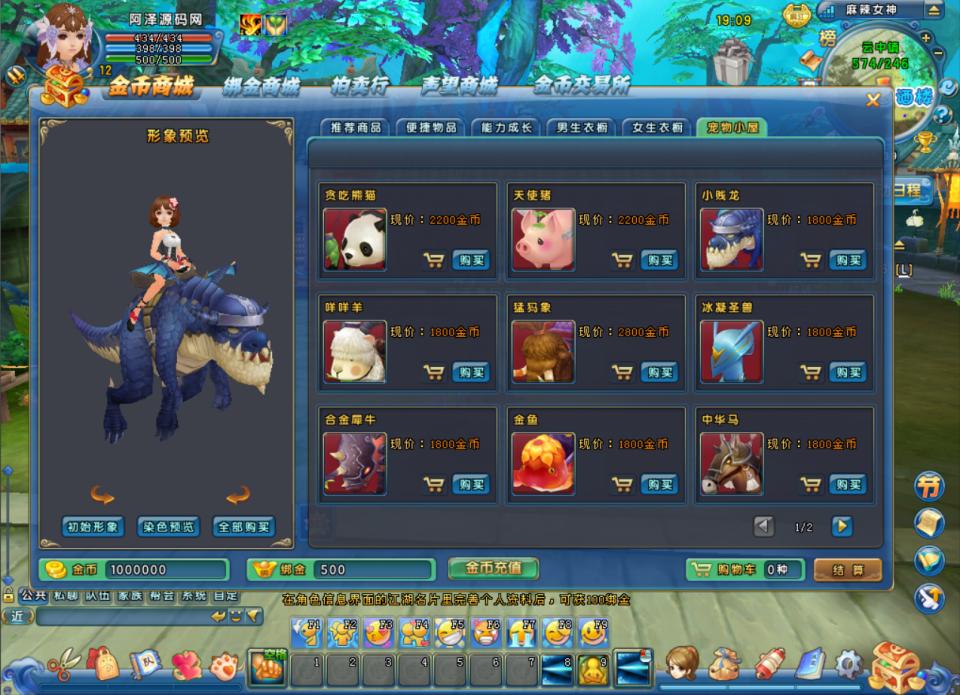Screen dimensions: 960x695
Task: Switch to the 绑金商城 shop tab
Action: (261, 86)
